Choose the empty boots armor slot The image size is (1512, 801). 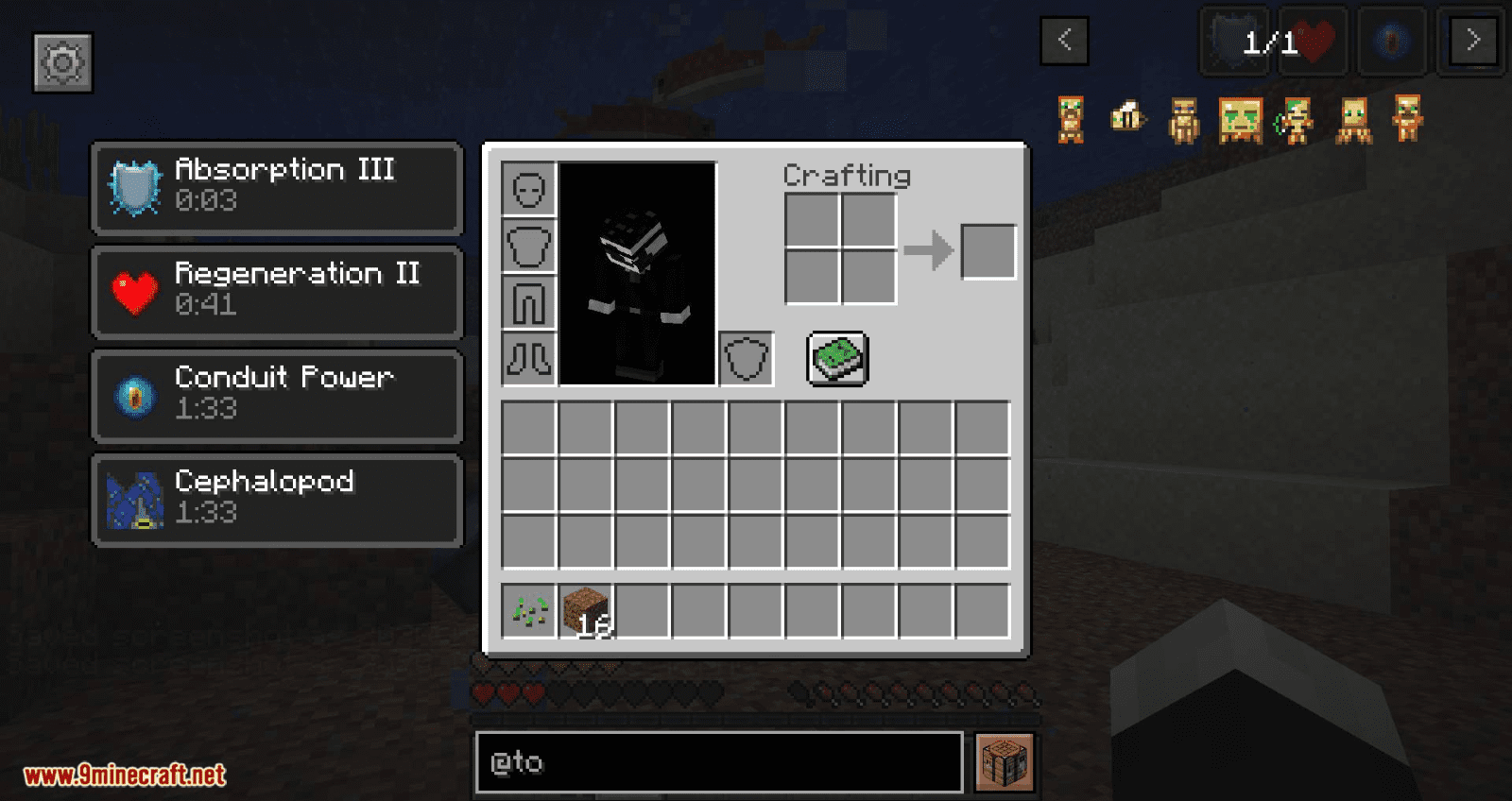(529, 359)
